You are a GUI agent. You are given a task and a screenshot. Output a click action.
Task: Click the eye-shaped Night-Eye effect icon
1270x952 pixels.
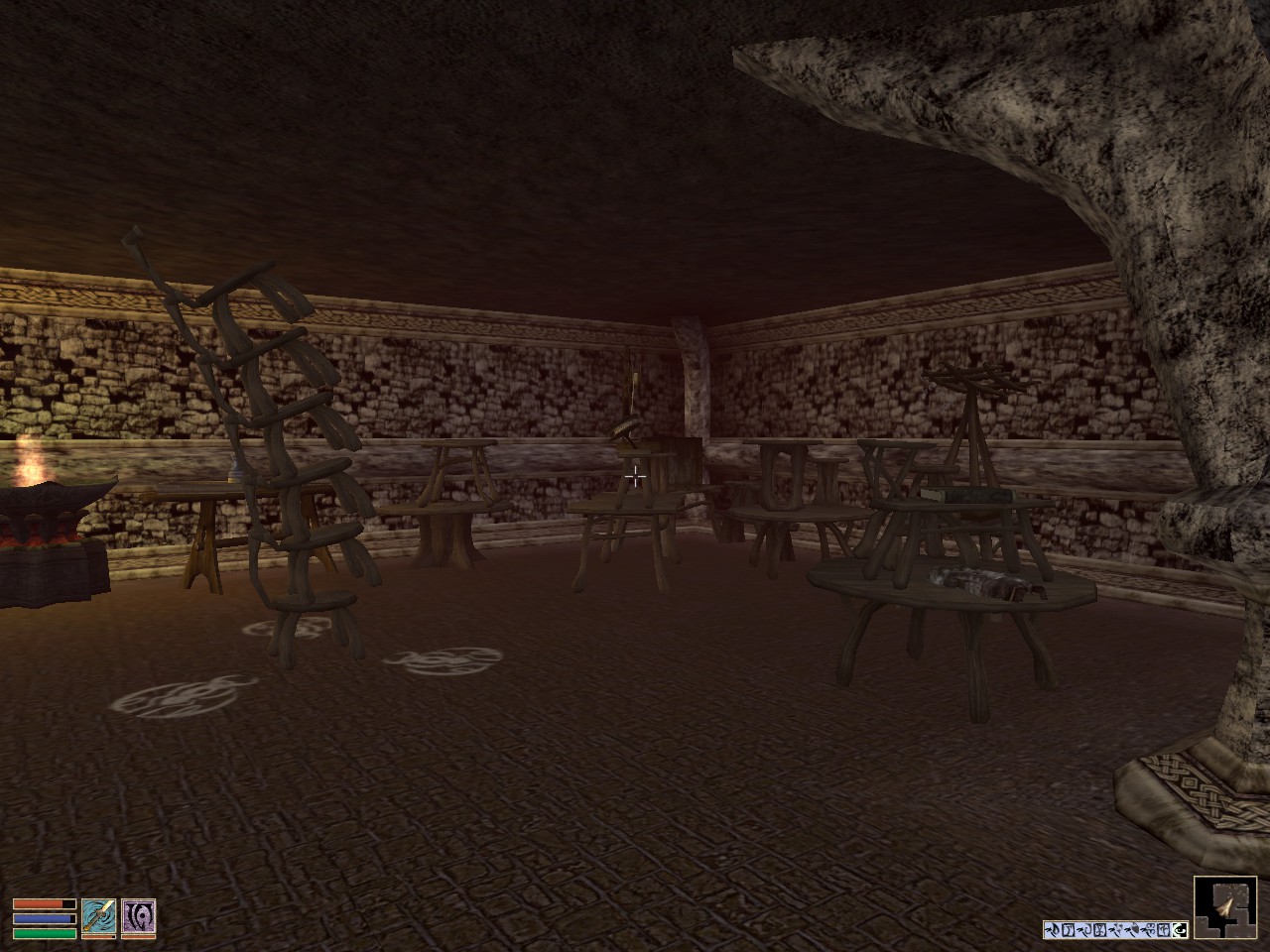(x=1179, y=930)
